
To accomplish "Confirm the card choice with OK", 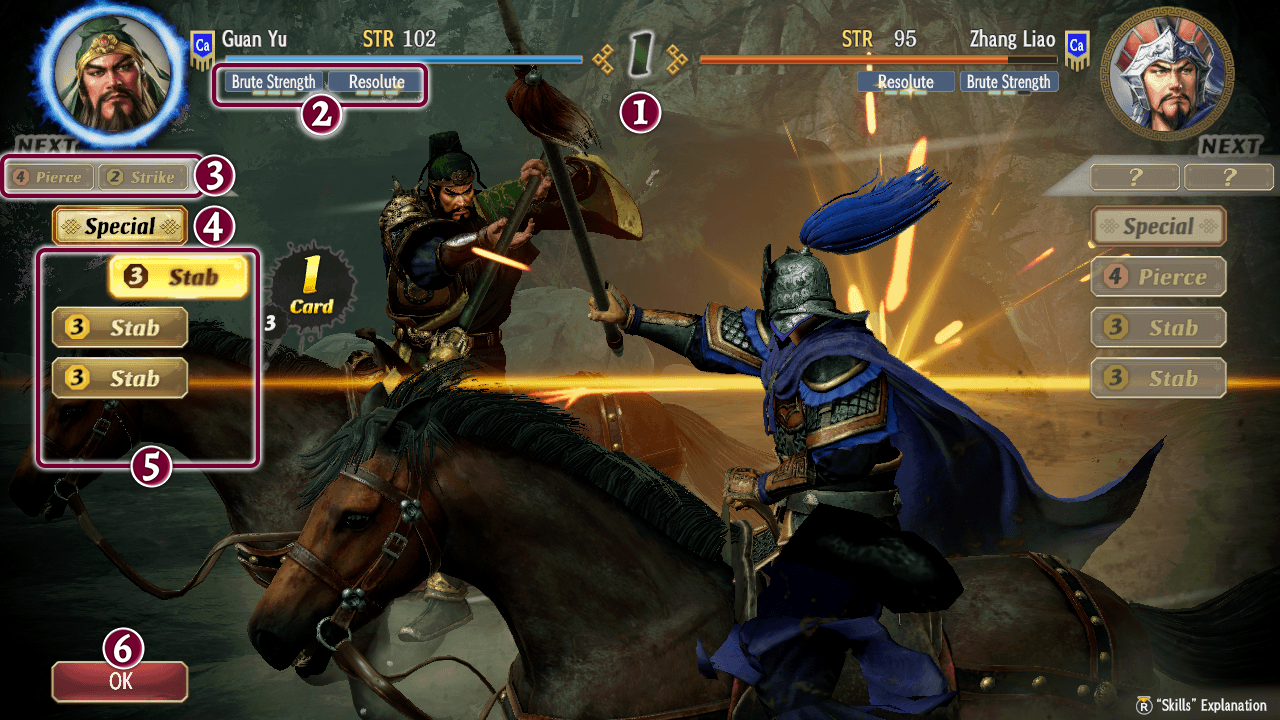I will click(x=120, y=681).
